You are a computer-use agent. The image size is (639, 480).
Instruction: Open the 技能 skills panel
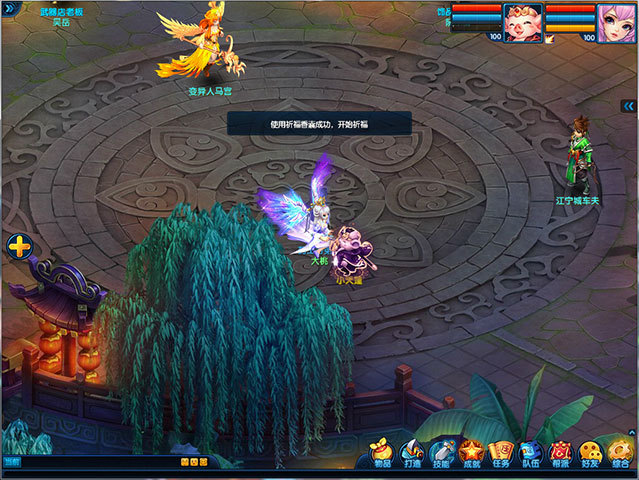point(442,454)
